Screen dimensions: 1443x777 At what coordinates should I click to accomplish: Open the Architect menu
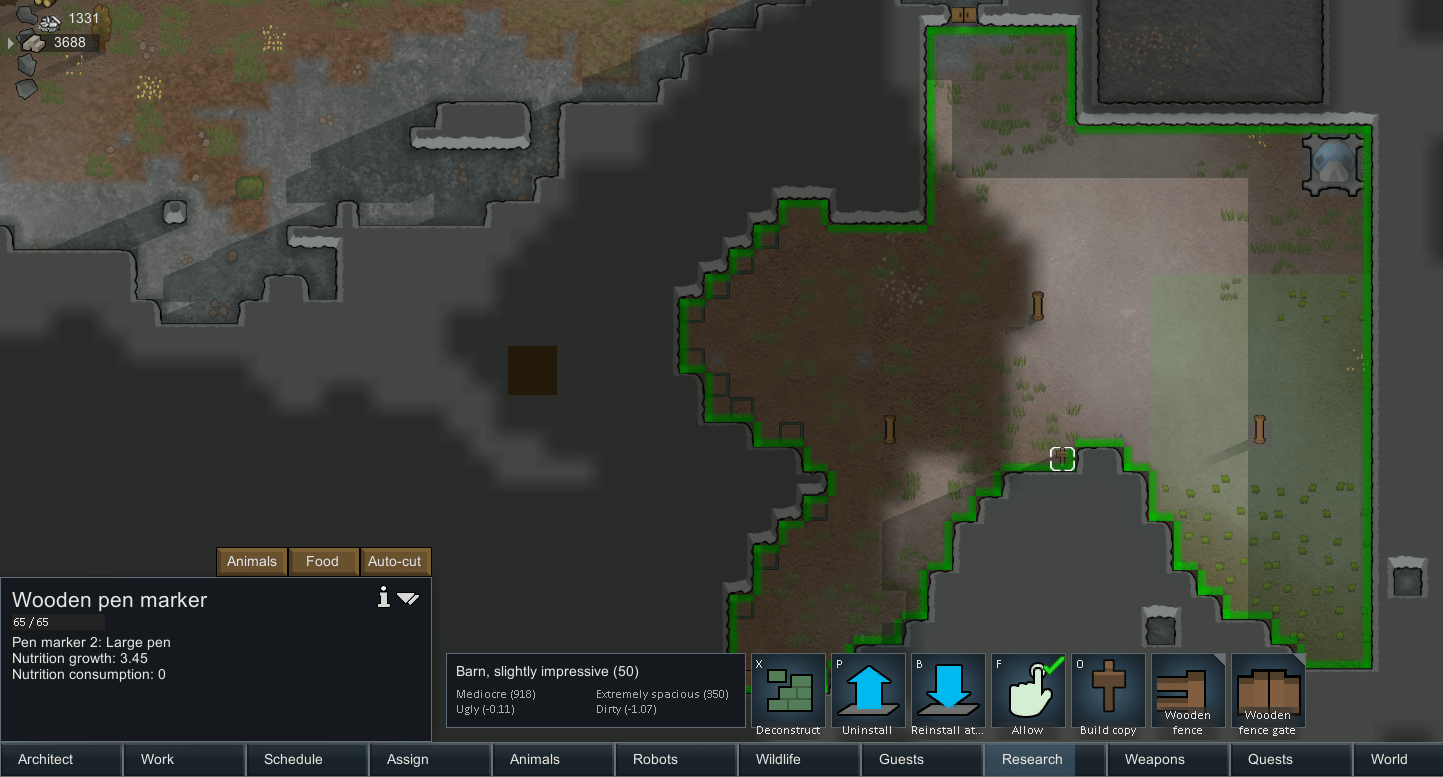click(46, 759)
